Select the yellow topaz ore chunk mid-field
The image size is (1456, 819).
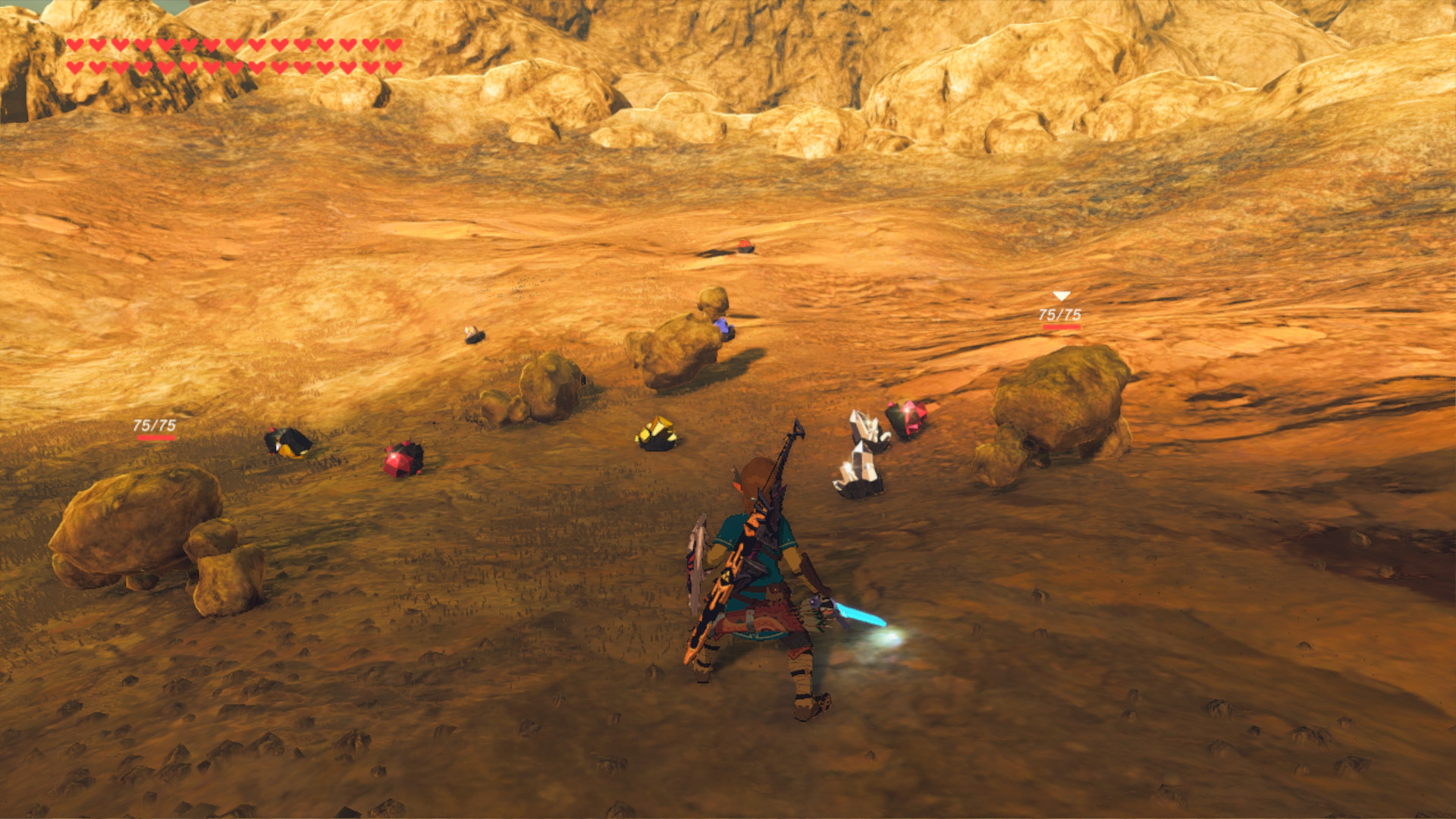click(654, 432)
